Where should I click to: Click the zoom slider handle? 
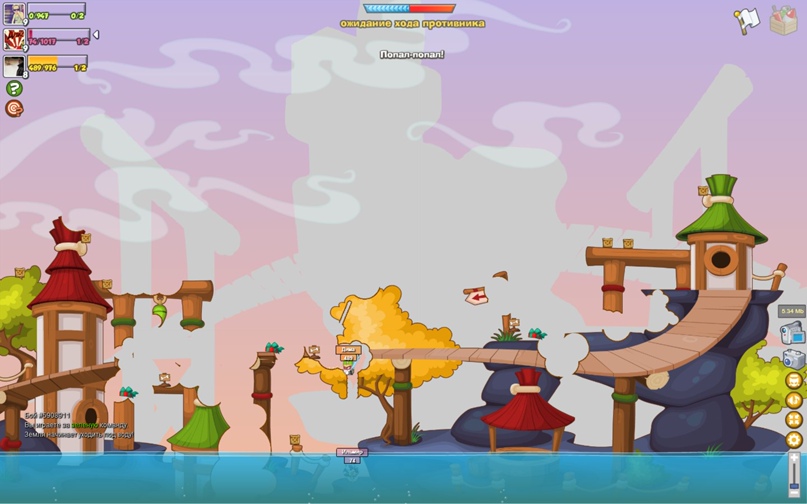coord(794,485)
